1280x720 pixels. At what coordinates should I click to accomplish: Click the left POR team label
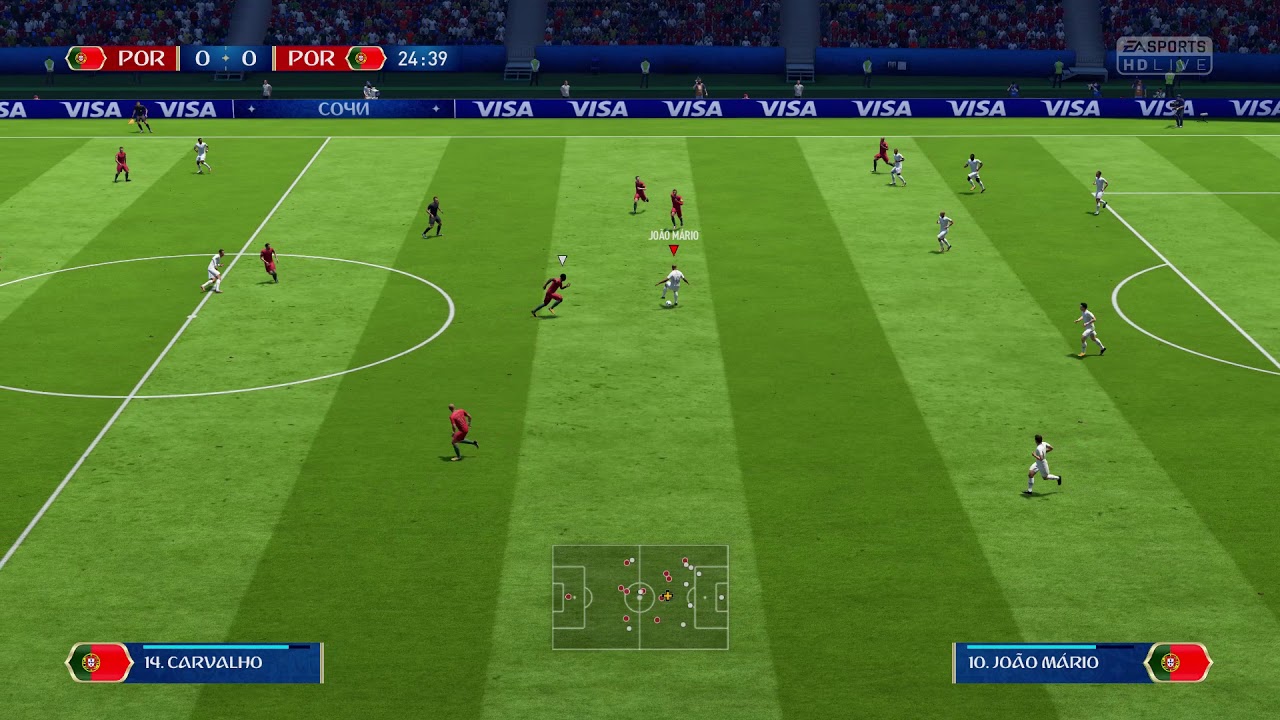point(141,58)
